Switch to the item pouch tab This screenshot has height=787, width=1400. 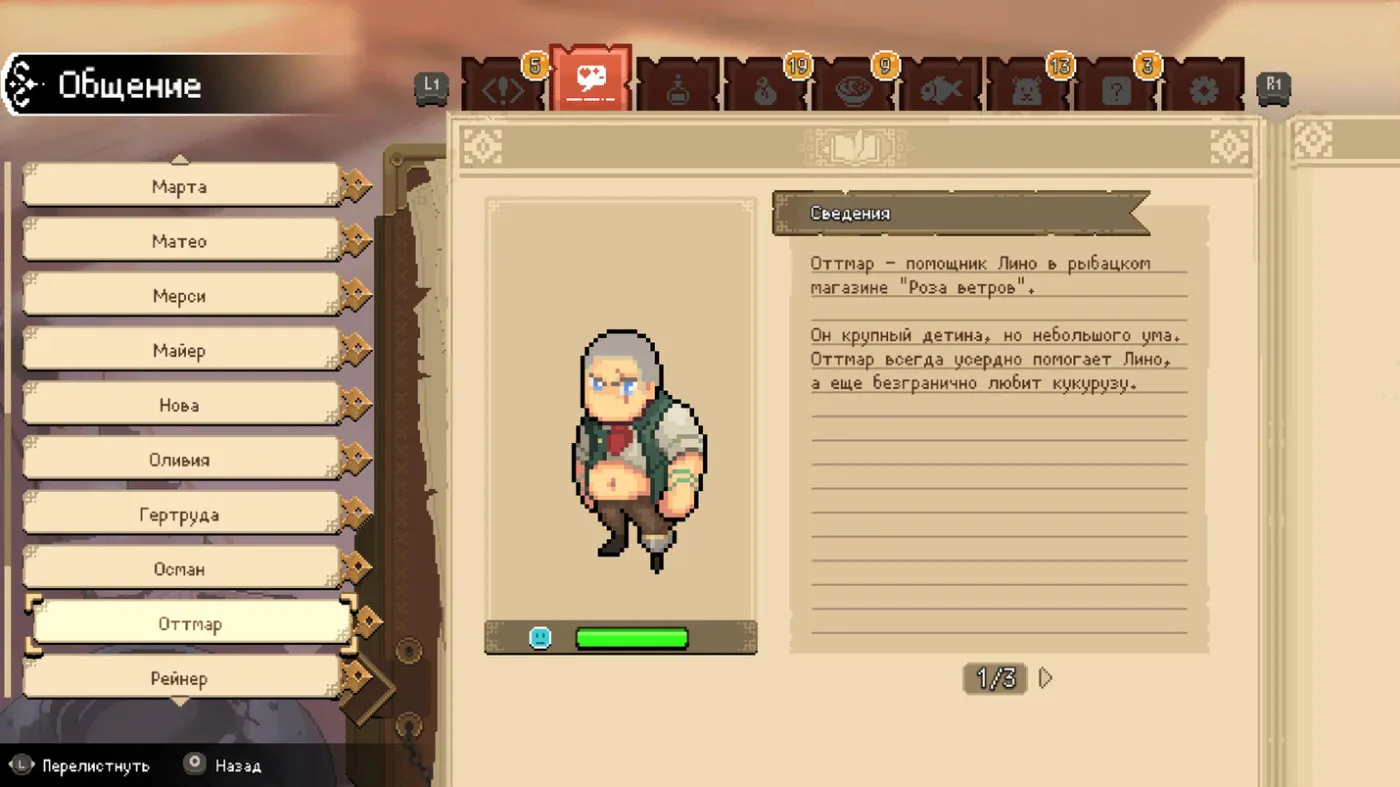pyautogui.click(x=765, y=90)
